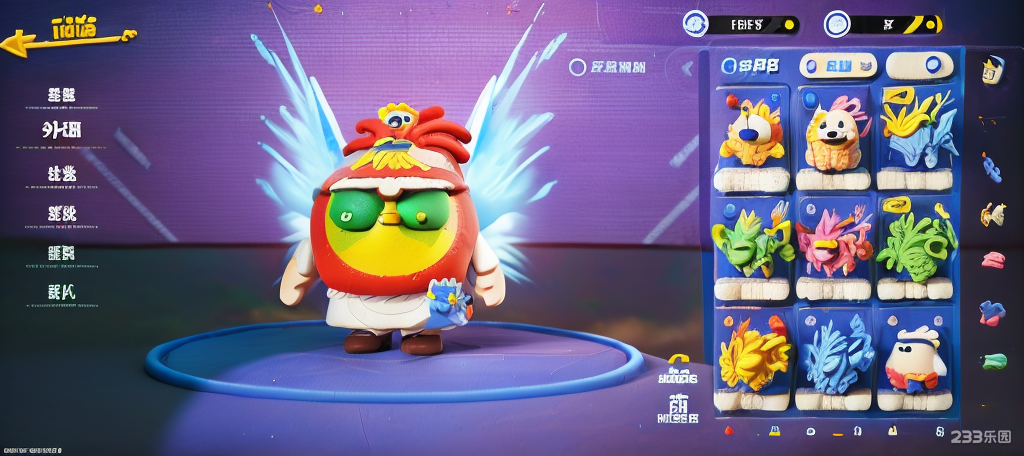Viewport: 1024px width, 456px height.
Task: Toggle the circle option above the character
Action: [x=577, y=68]
